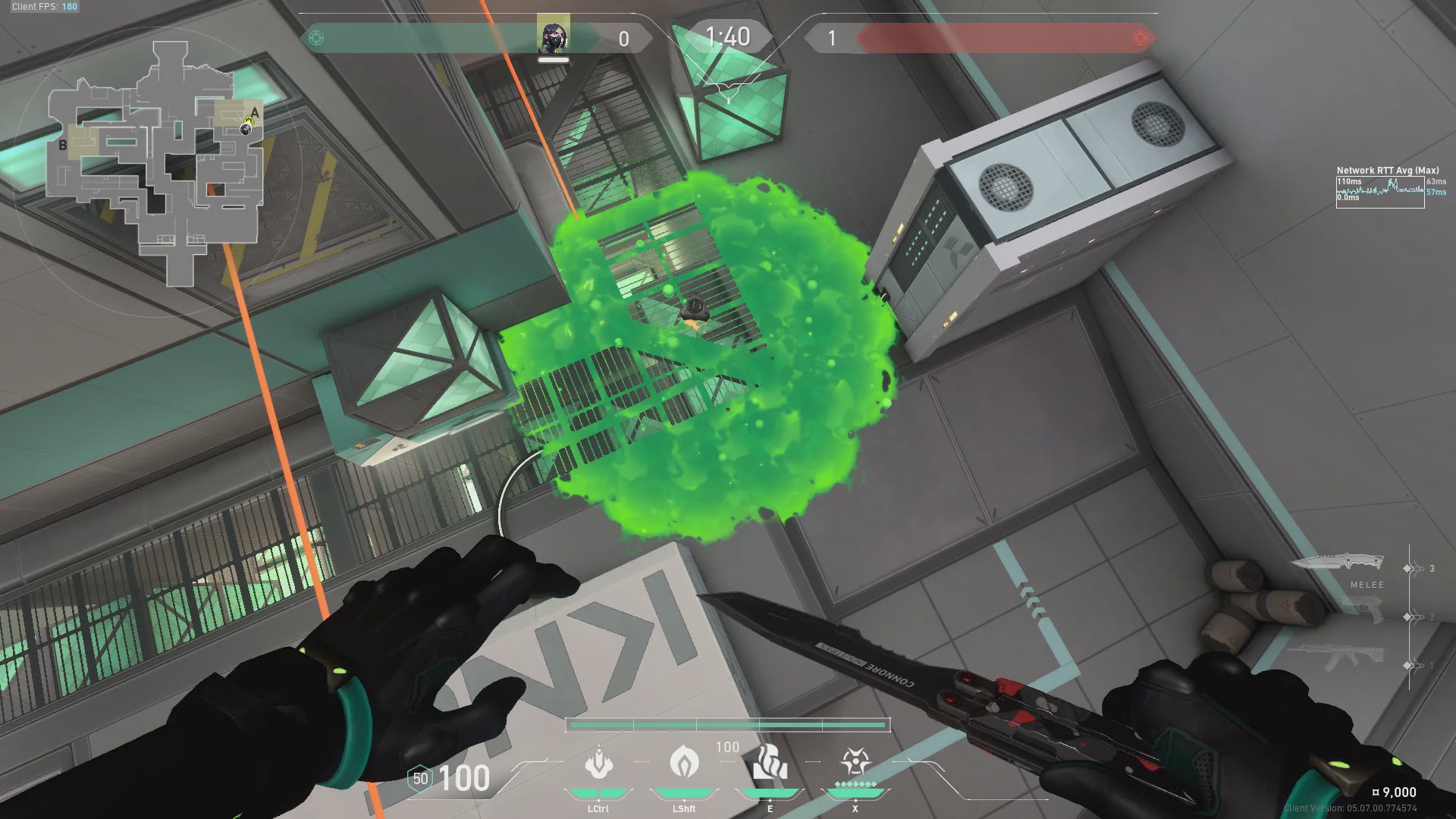Activate the Viper's Pit ultimate icon

(x=855, y=761)
